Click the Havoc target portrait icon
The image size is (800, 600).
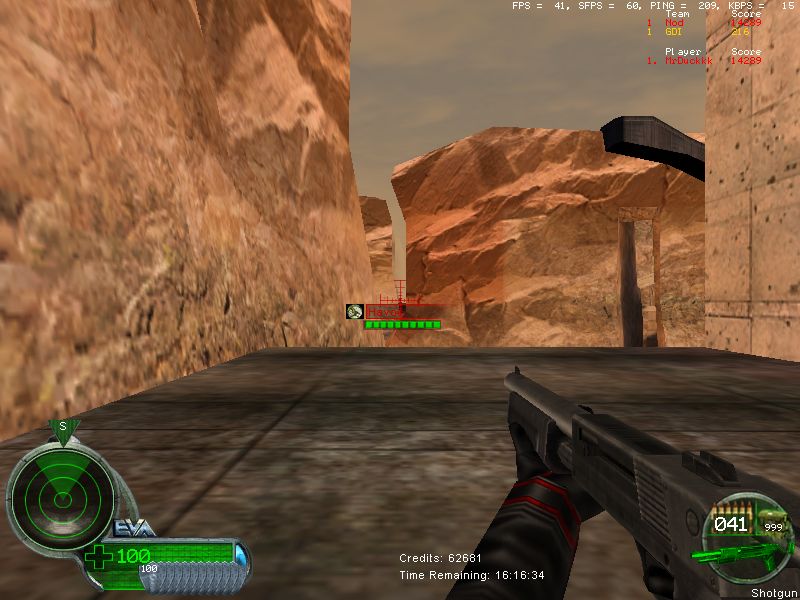click(x=354, y=312)
